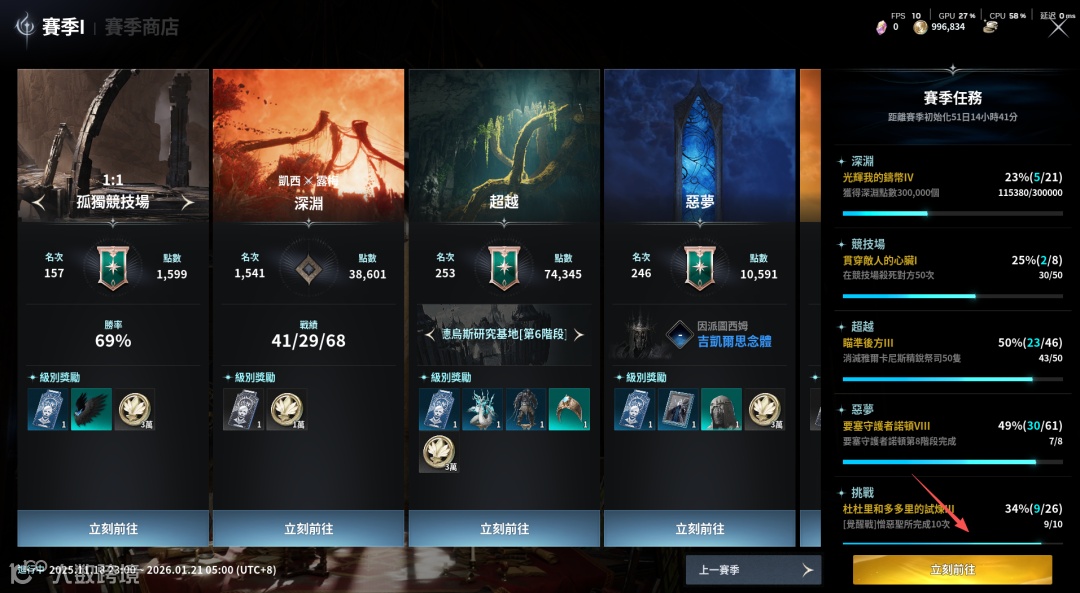Show the previous arena mode with left arrow
Screen dimensions: 1080x593
[39, 202]
